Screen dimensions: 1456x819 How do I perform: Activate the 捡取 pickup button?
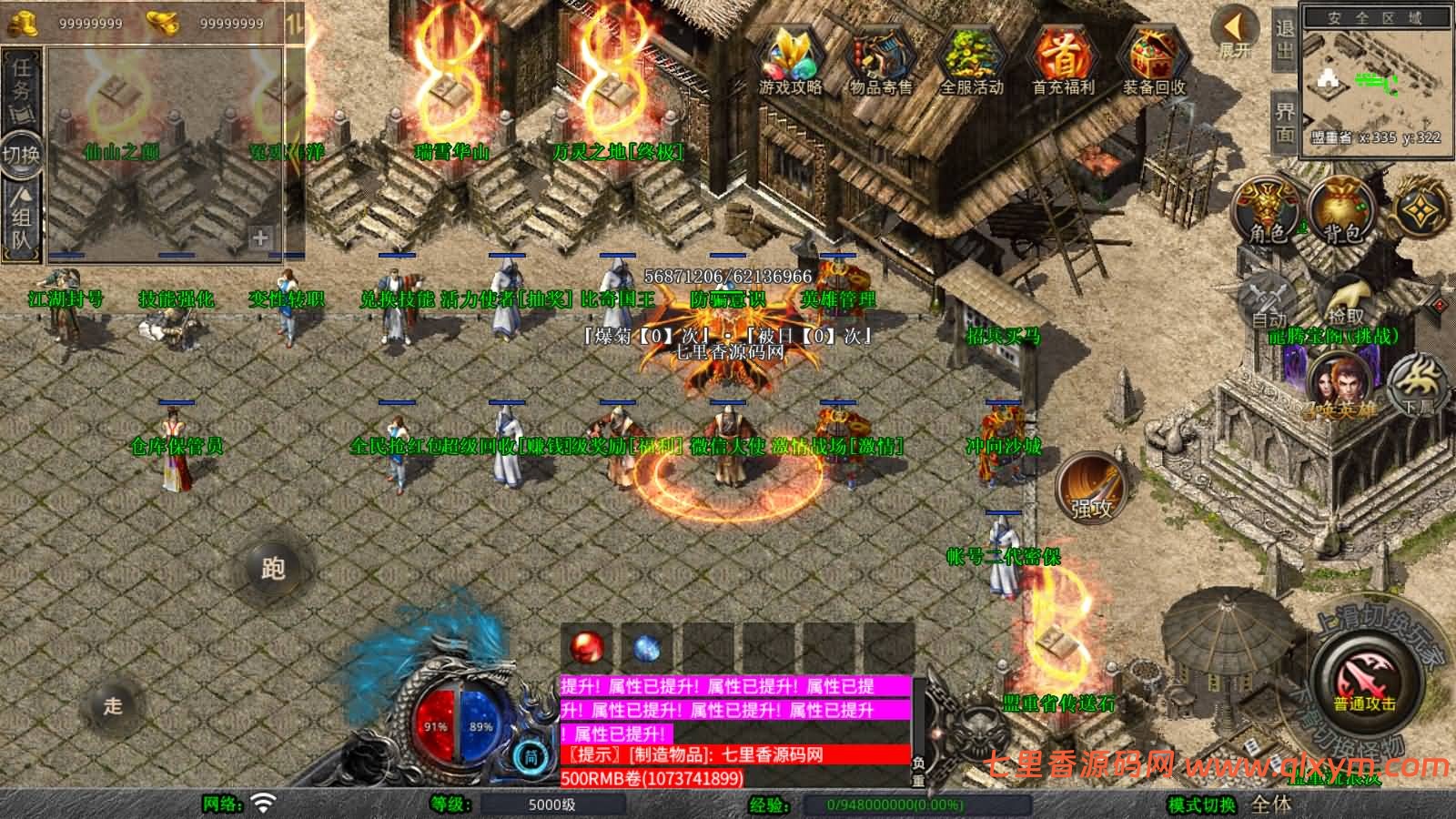pyautogui.click(x=1347, y=298)
